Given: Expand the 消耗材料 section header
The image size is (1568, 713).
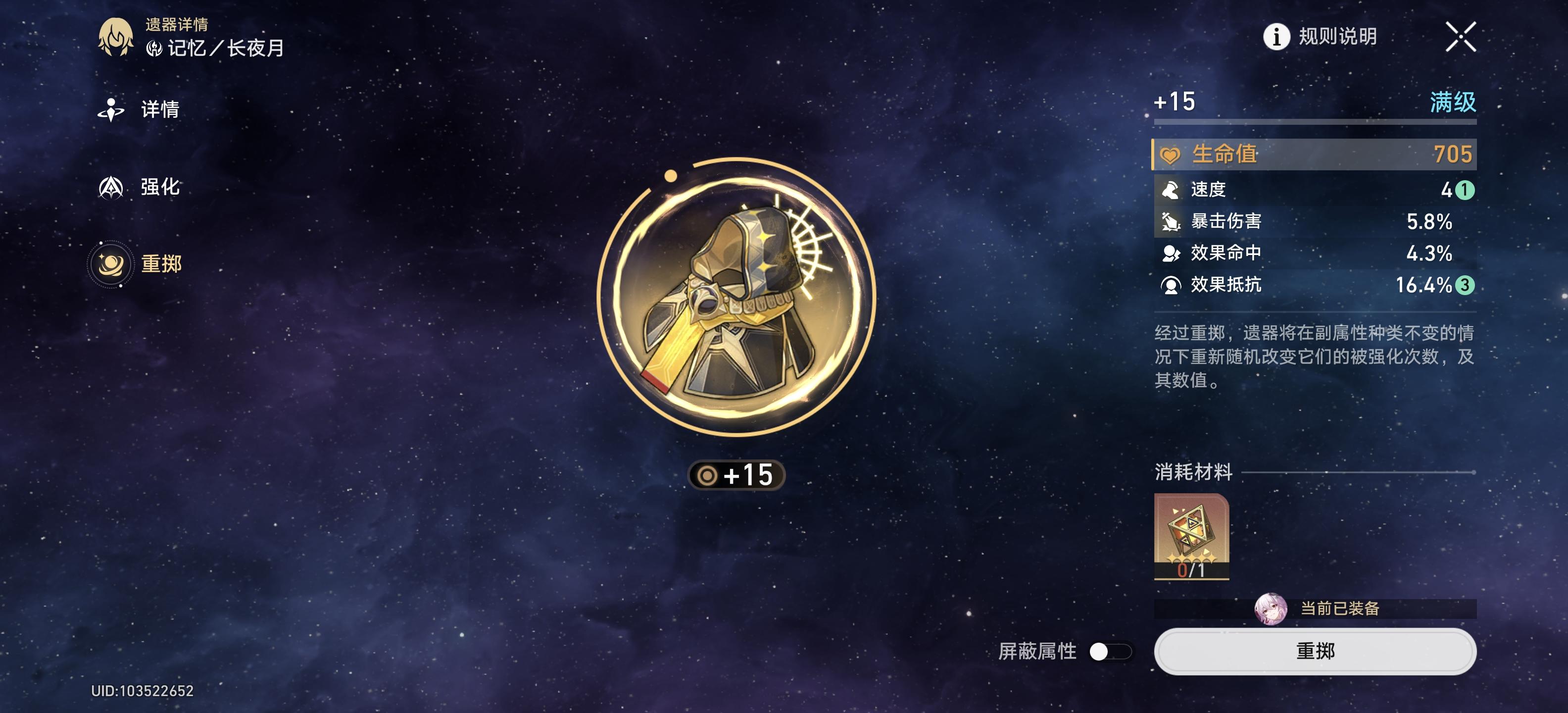Looking at the screenshot, I should [1193, 472].
